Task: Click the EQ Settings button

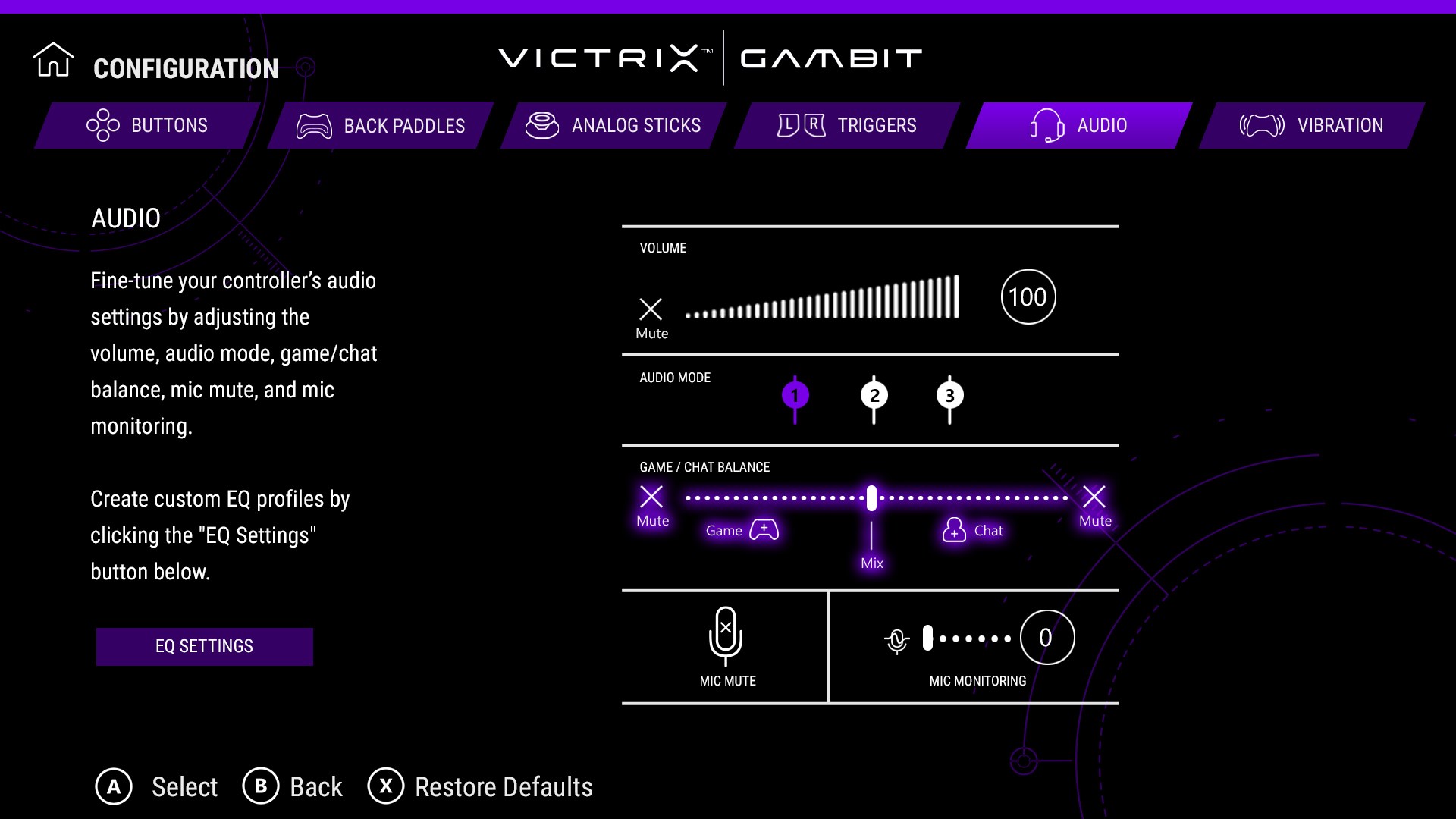Action: point(204,646)
